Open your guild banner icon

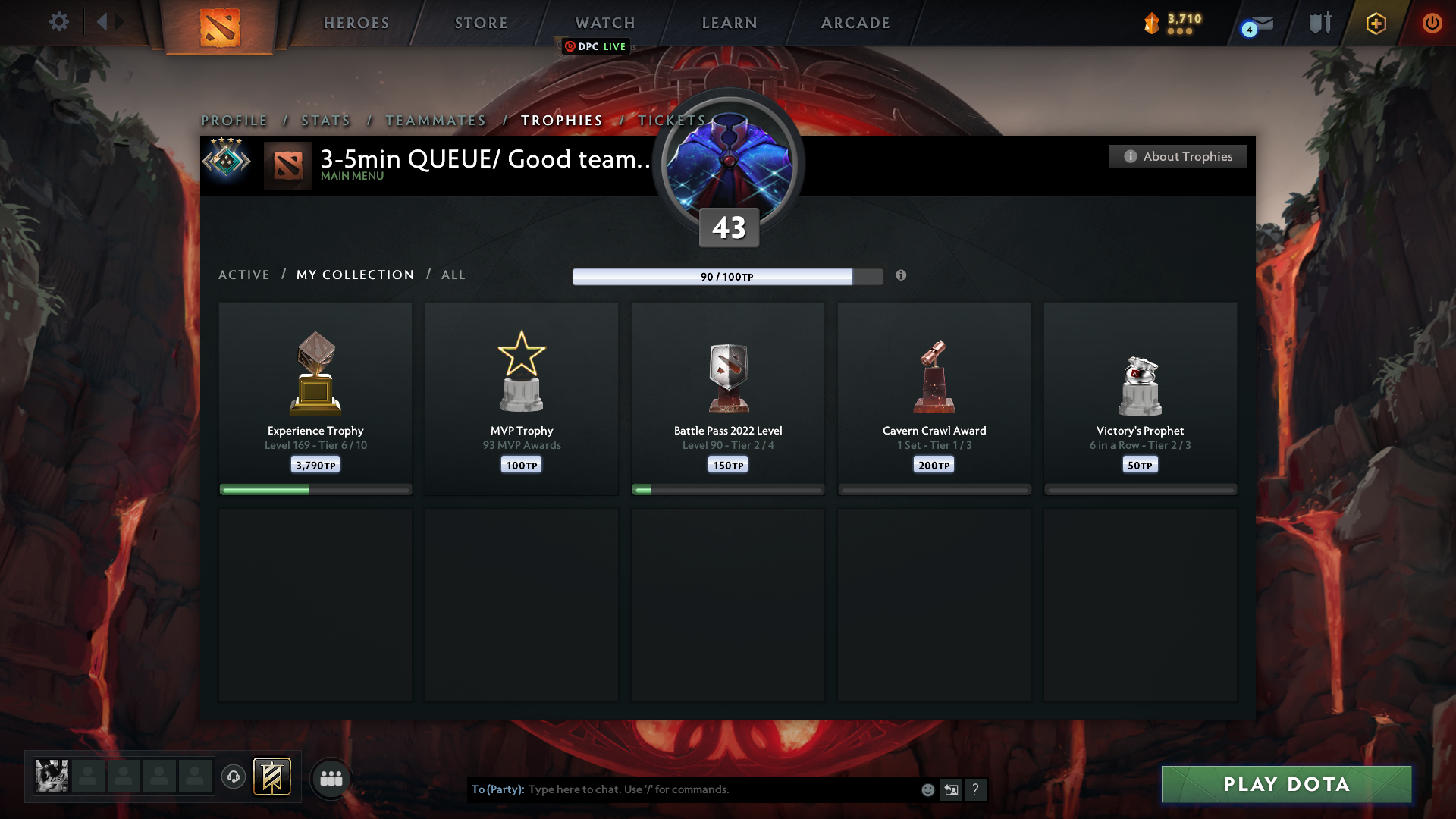[x=272, y=777]
